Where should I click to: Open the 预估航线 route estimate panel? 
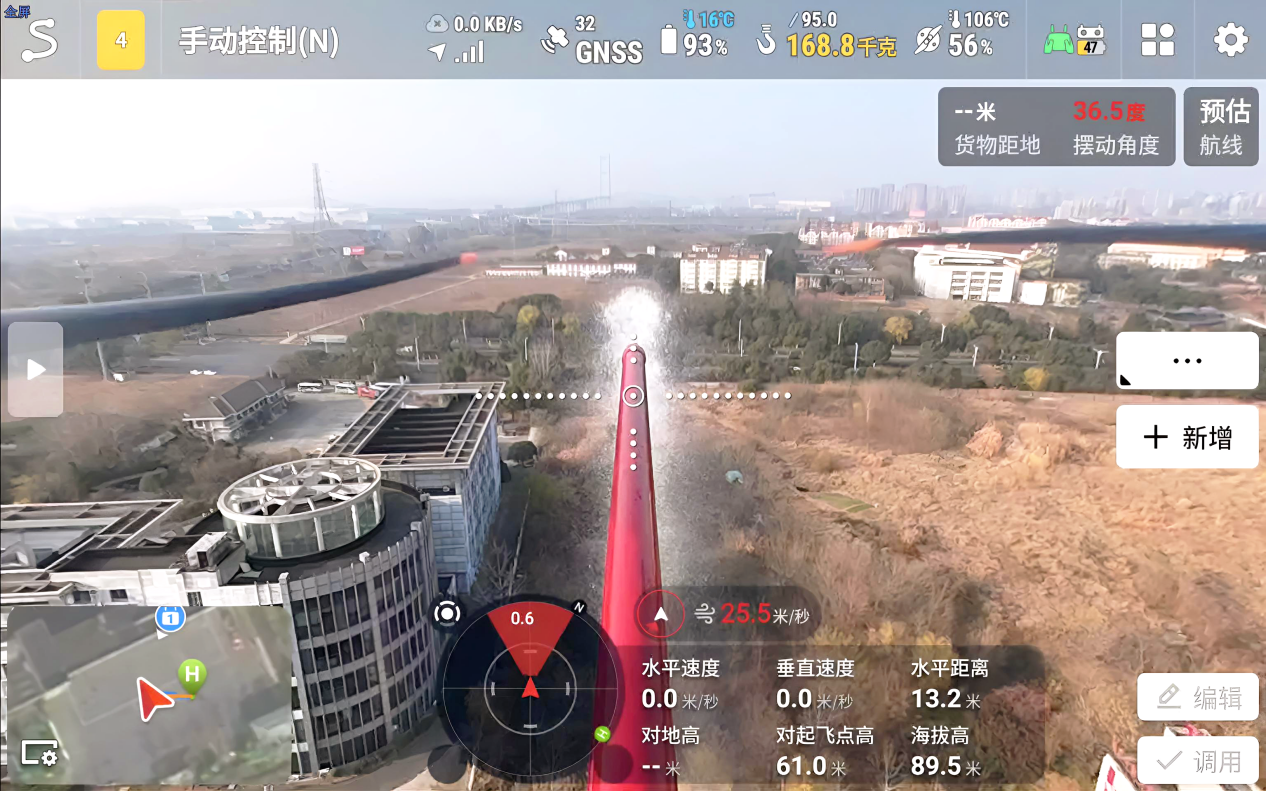[1221, 126]
